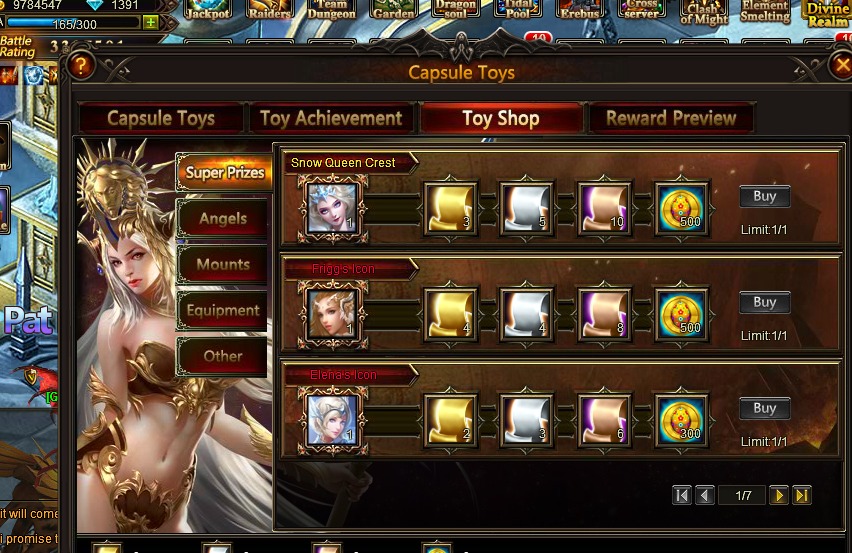Open the Capsule Toys help button
The image size is (852, 553).
pos(81,66)
